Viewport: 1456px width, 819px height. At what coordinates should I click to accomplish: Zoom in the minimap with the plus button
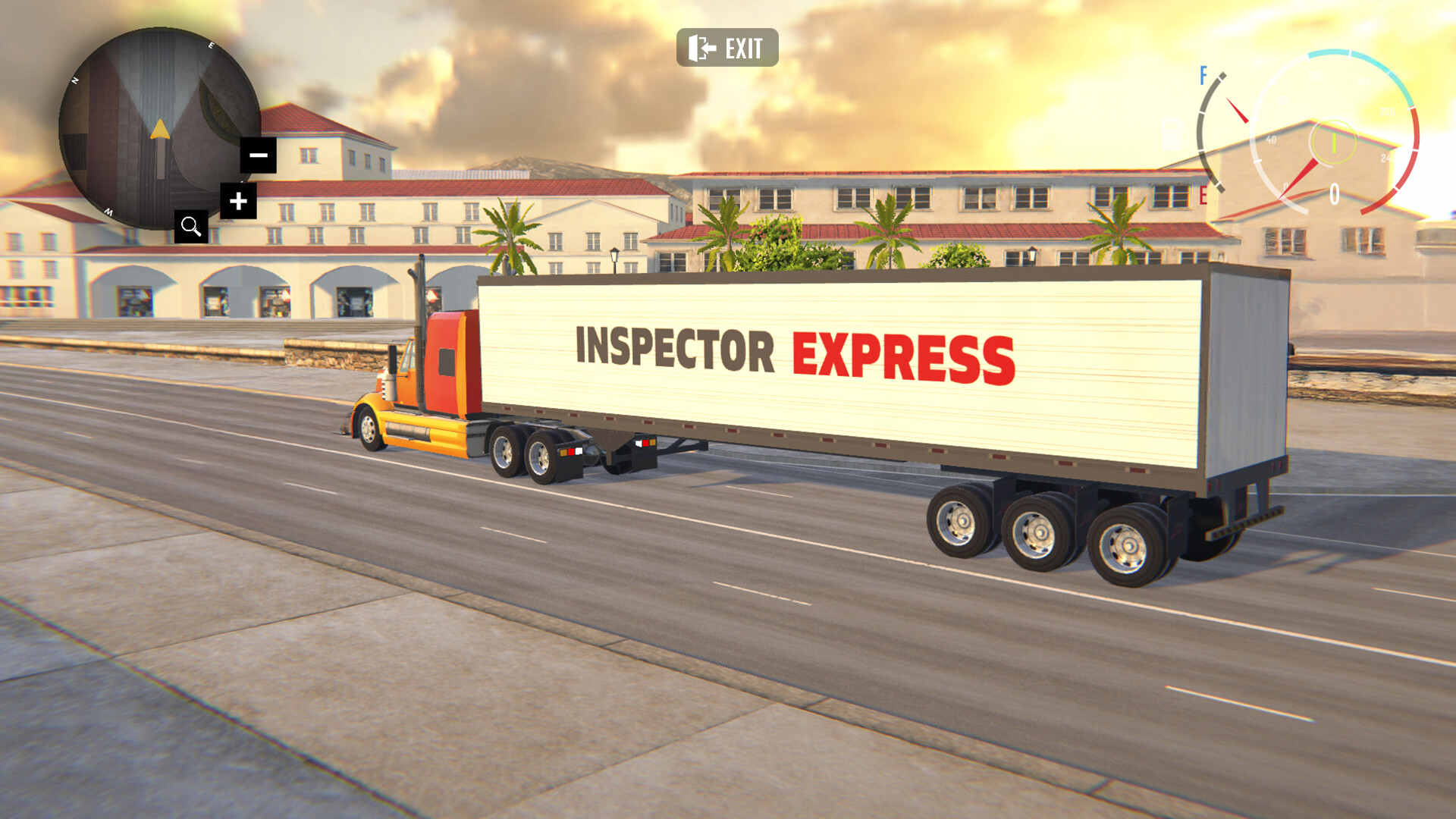point(238,202)
